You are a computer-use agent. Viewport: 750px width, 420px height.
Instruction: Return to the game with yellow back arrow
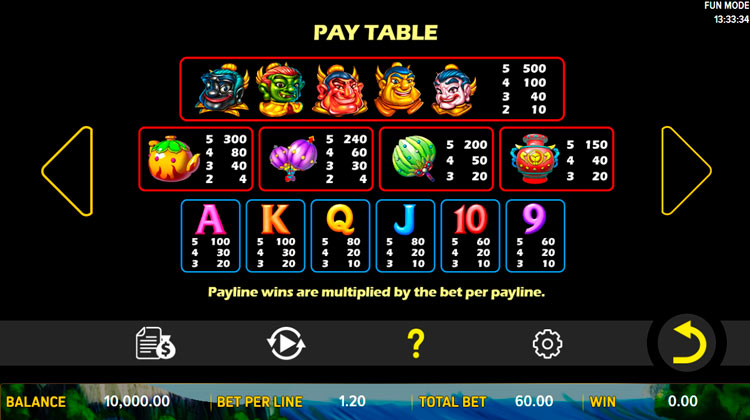pos(687,343)
